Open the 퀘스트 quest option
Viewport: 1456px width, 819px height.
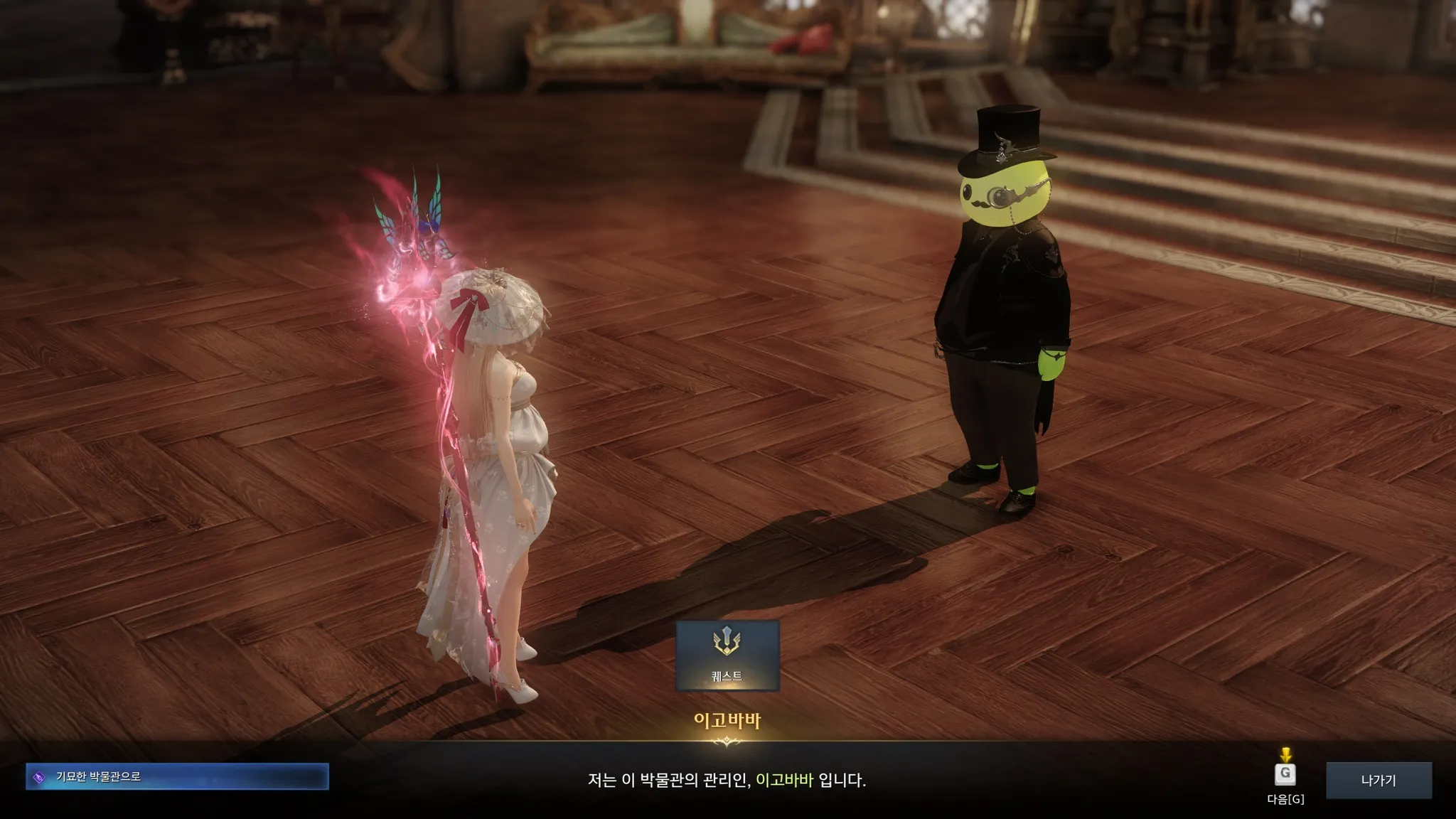[x=727, y=655]
